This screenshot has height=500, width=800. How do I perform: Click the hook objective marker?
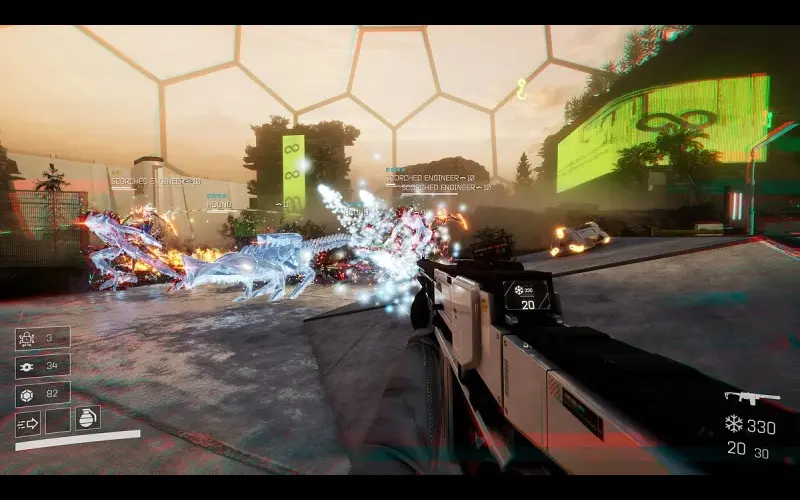tap(520, 90)
